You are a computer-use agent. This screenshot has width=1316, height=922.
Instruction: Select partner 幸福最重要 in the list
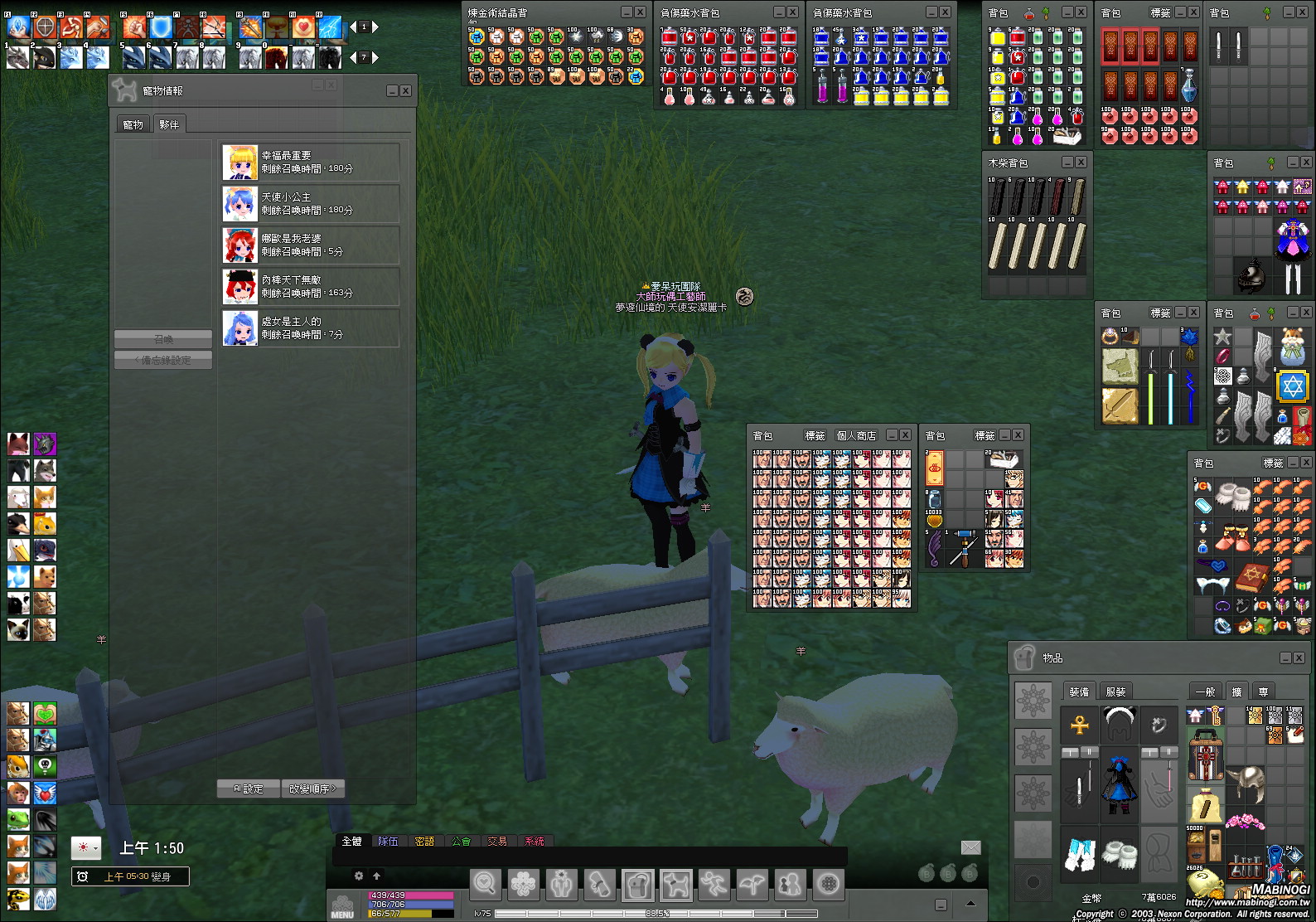pyautogui.click(x=311, y=162)
